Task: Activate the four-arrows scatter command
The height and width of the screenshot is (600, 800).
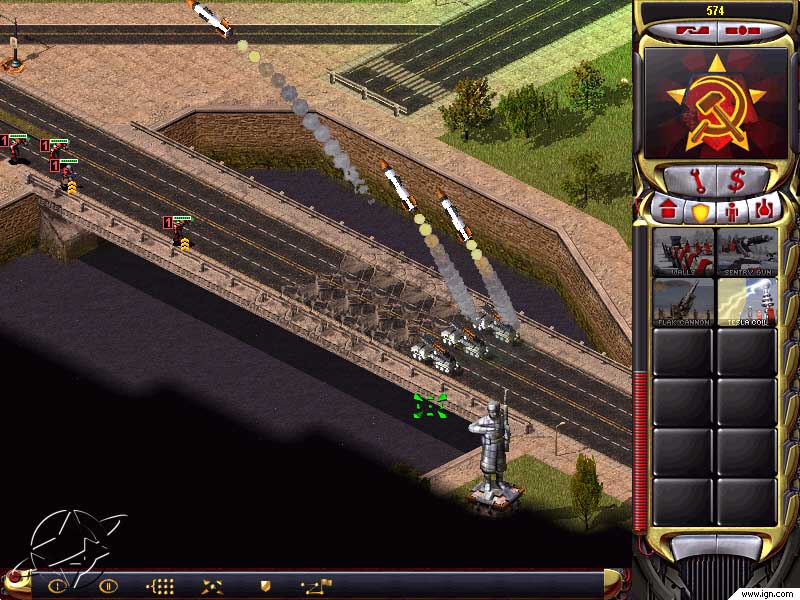Action: [212, 586]
